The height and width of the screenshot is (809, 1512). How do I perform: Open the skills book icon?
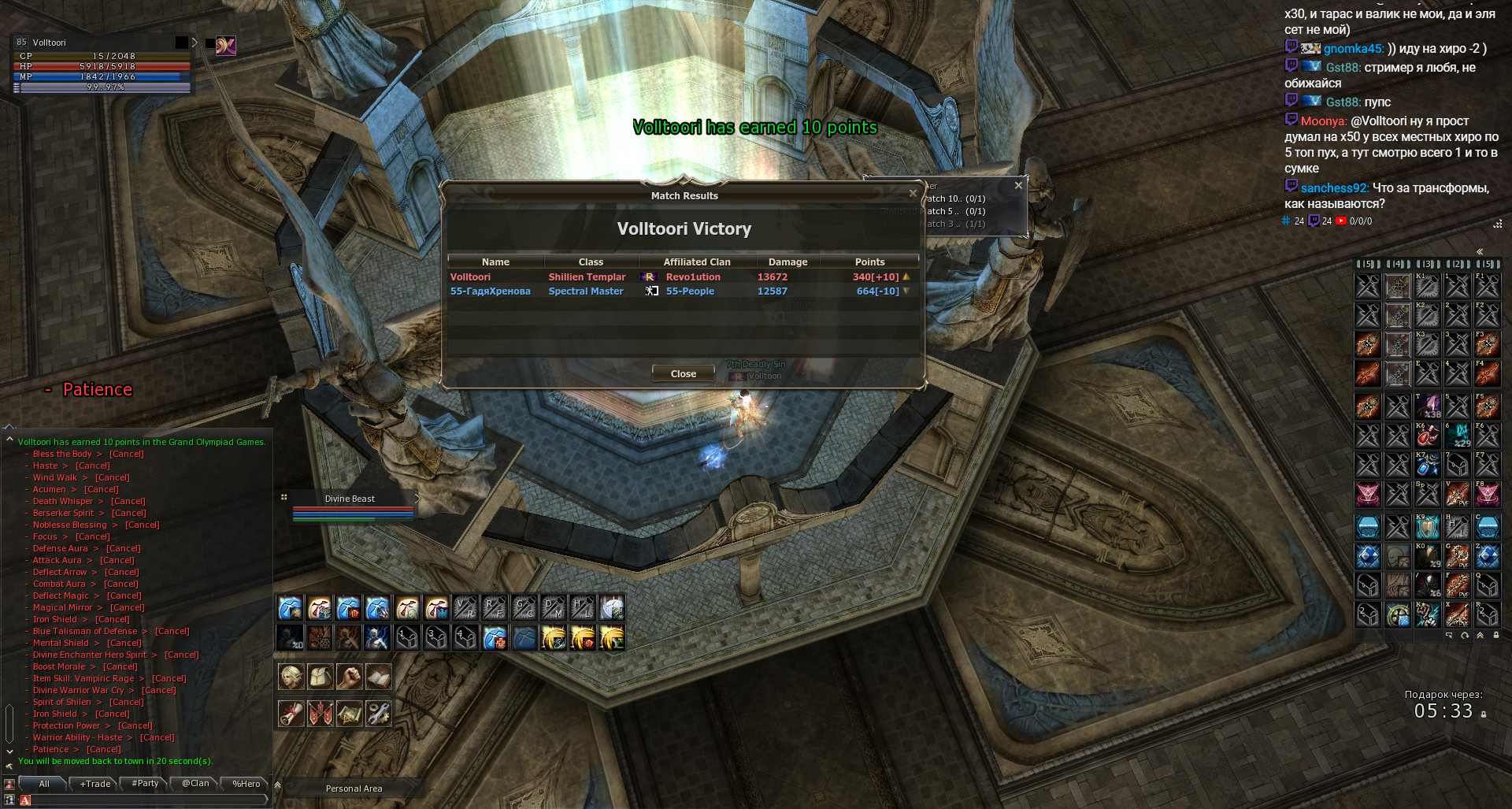tap(378, 677)
